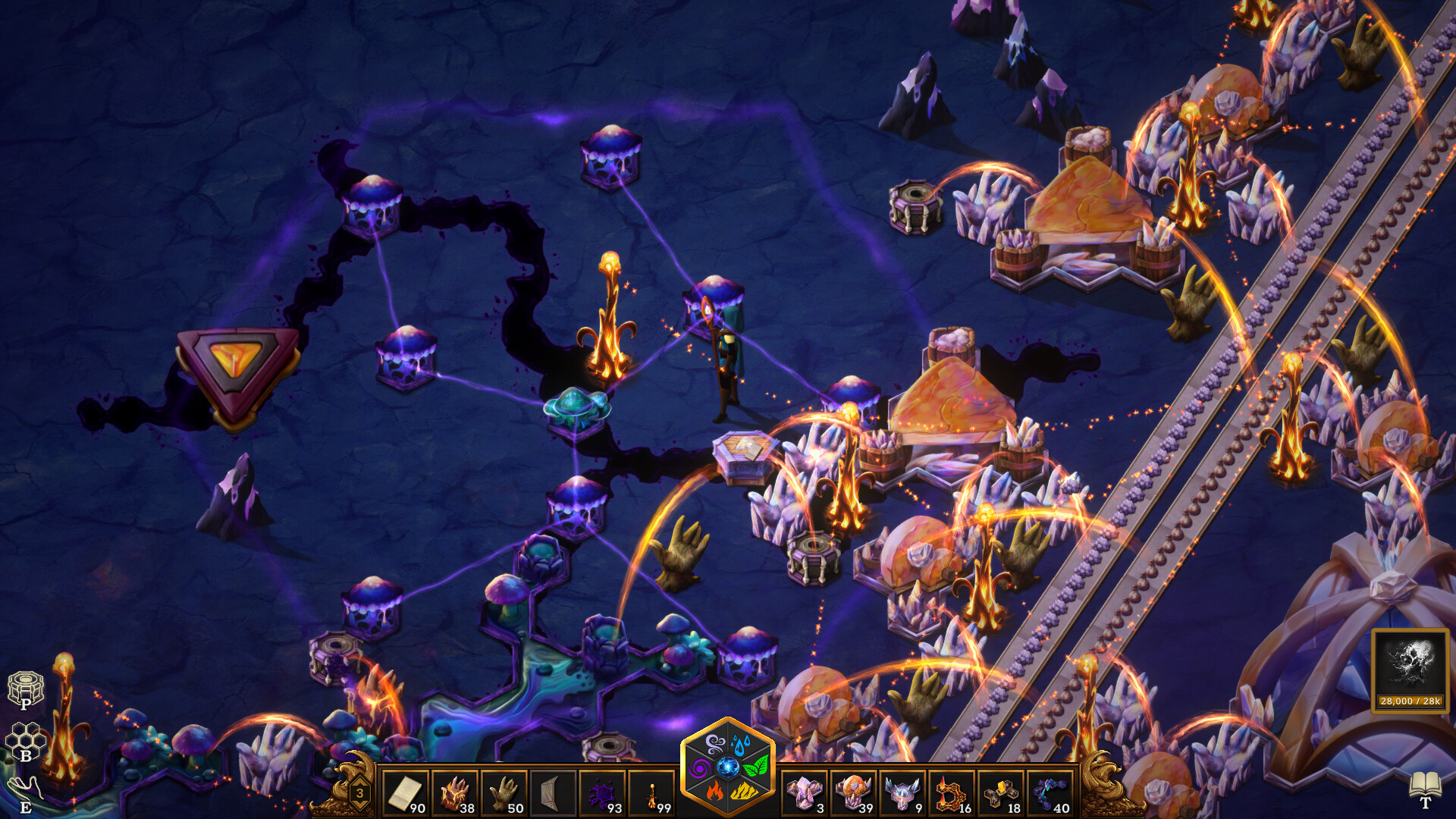1456x819 pixels.
Task: Click the mushroom resource icon showing 39
Action: click(853, 789)
